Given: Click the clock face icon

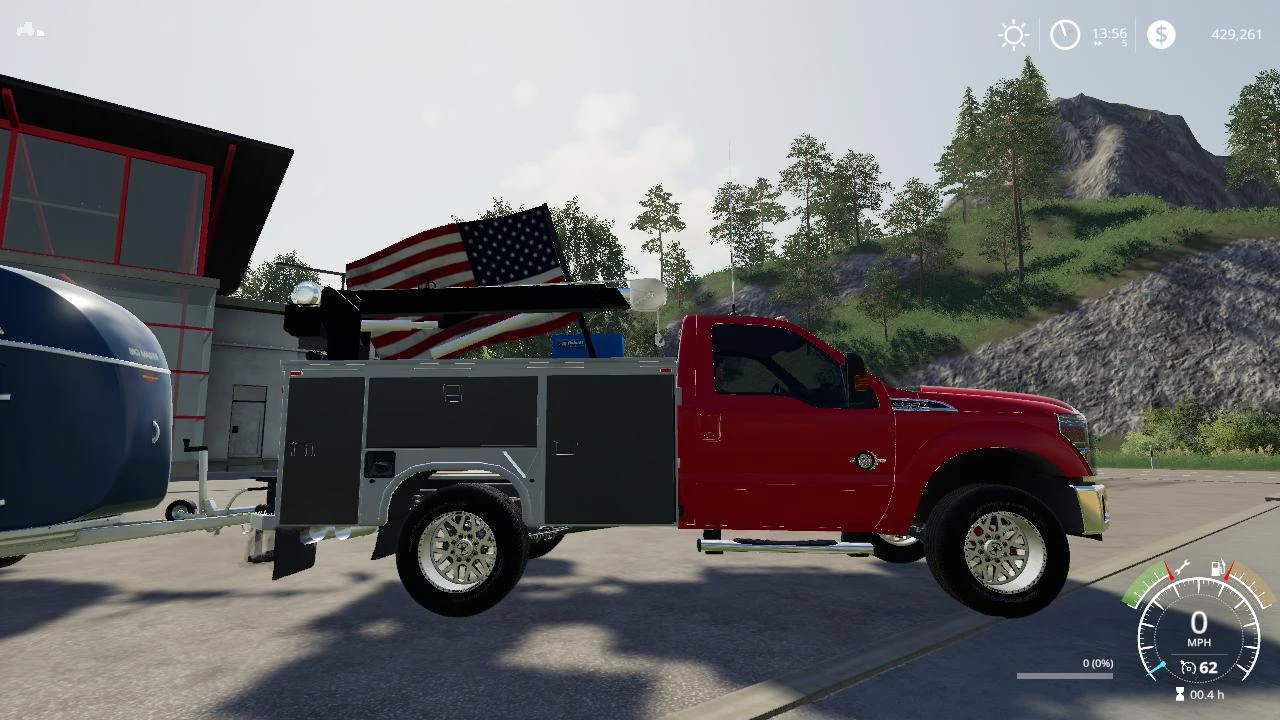Looking at the screenshot, I should [1066, 35].
